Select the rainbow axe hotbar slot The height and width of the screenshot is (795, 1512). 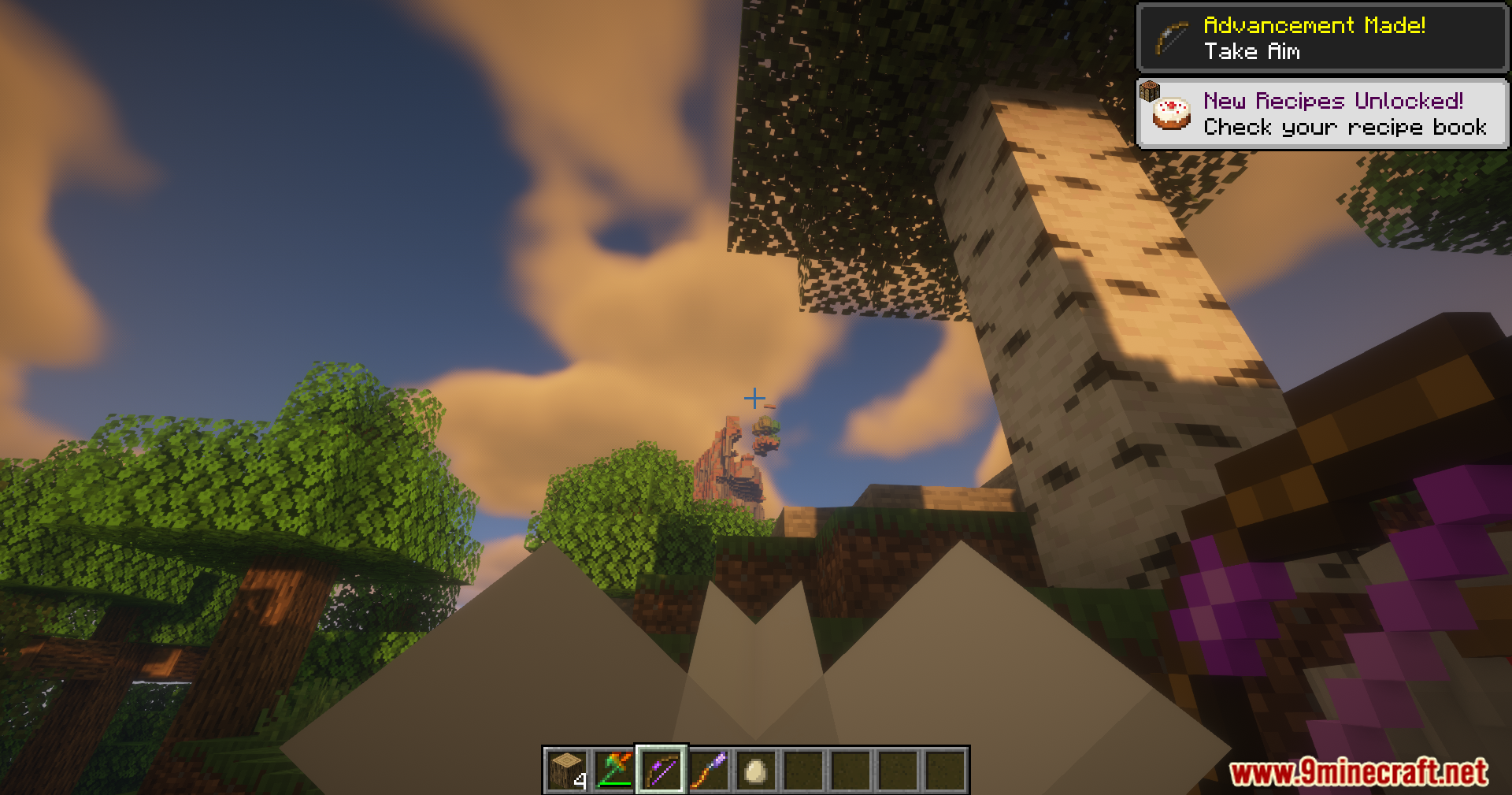tap(614, 770)
